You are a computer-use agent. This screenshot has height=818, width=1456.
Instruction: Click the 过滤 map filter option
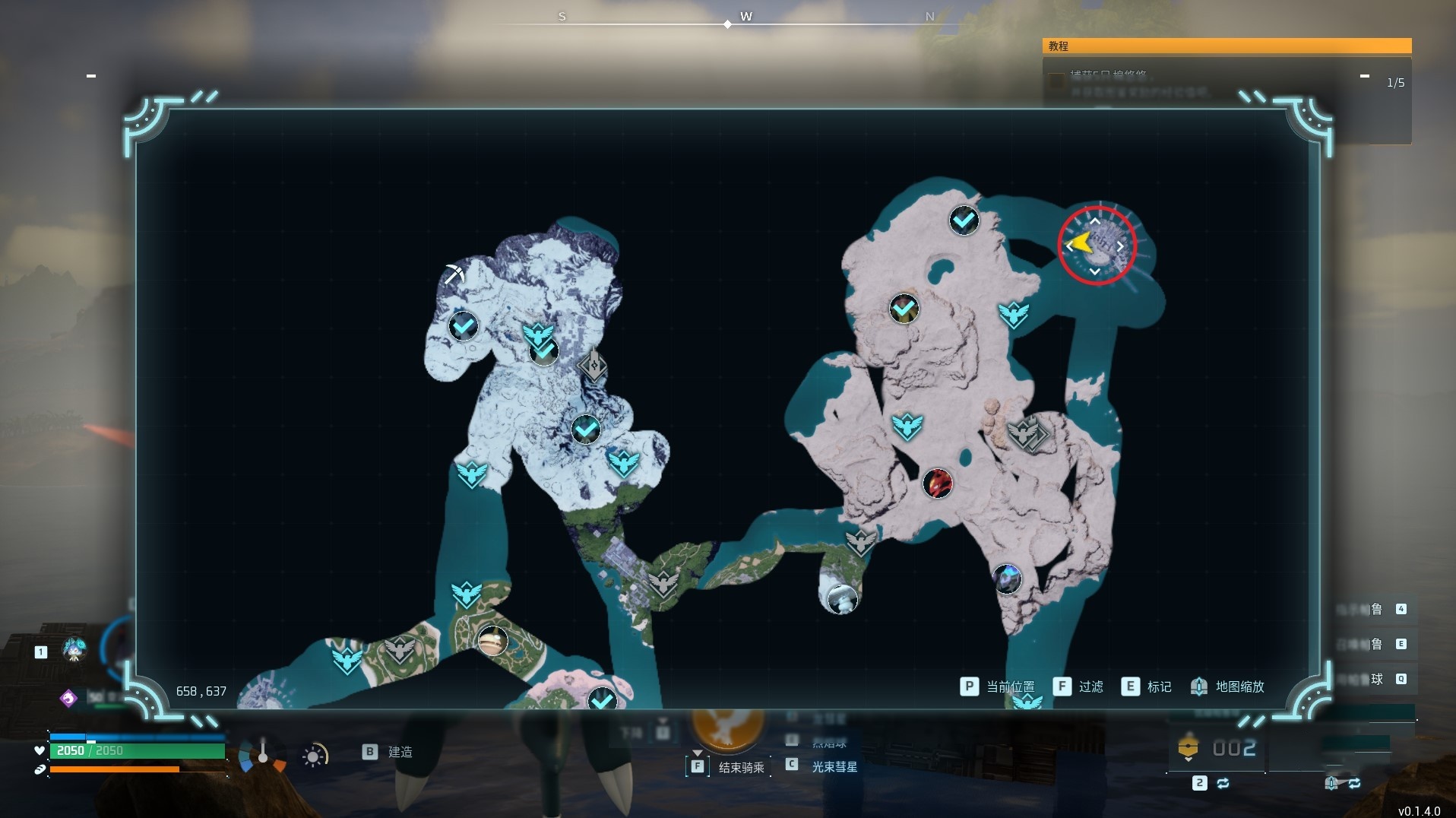pyautogui.click(x=1079, y=686)
